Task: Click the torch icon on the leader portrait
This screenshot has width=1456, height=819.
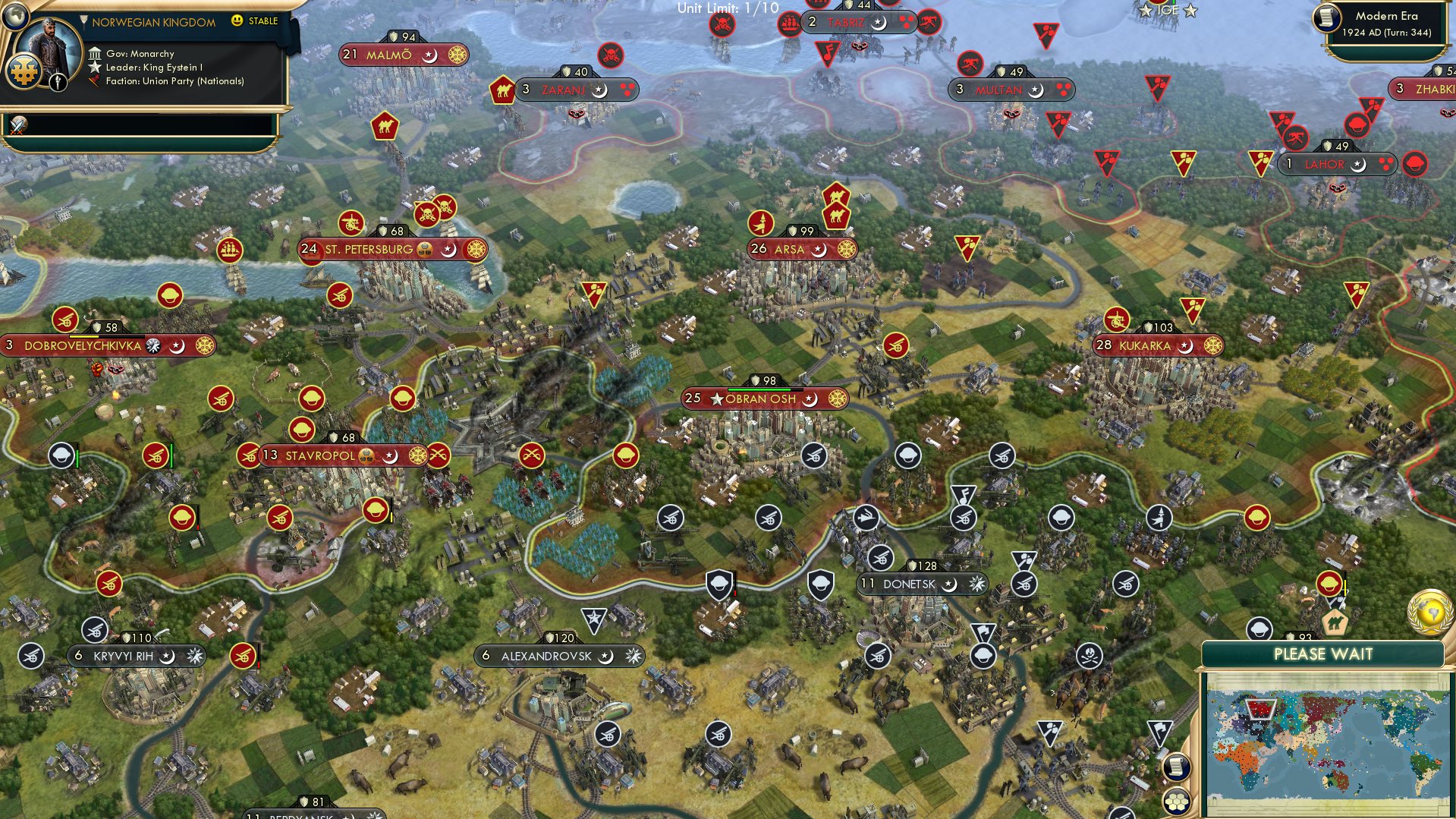Action: (x=58, y=83)
